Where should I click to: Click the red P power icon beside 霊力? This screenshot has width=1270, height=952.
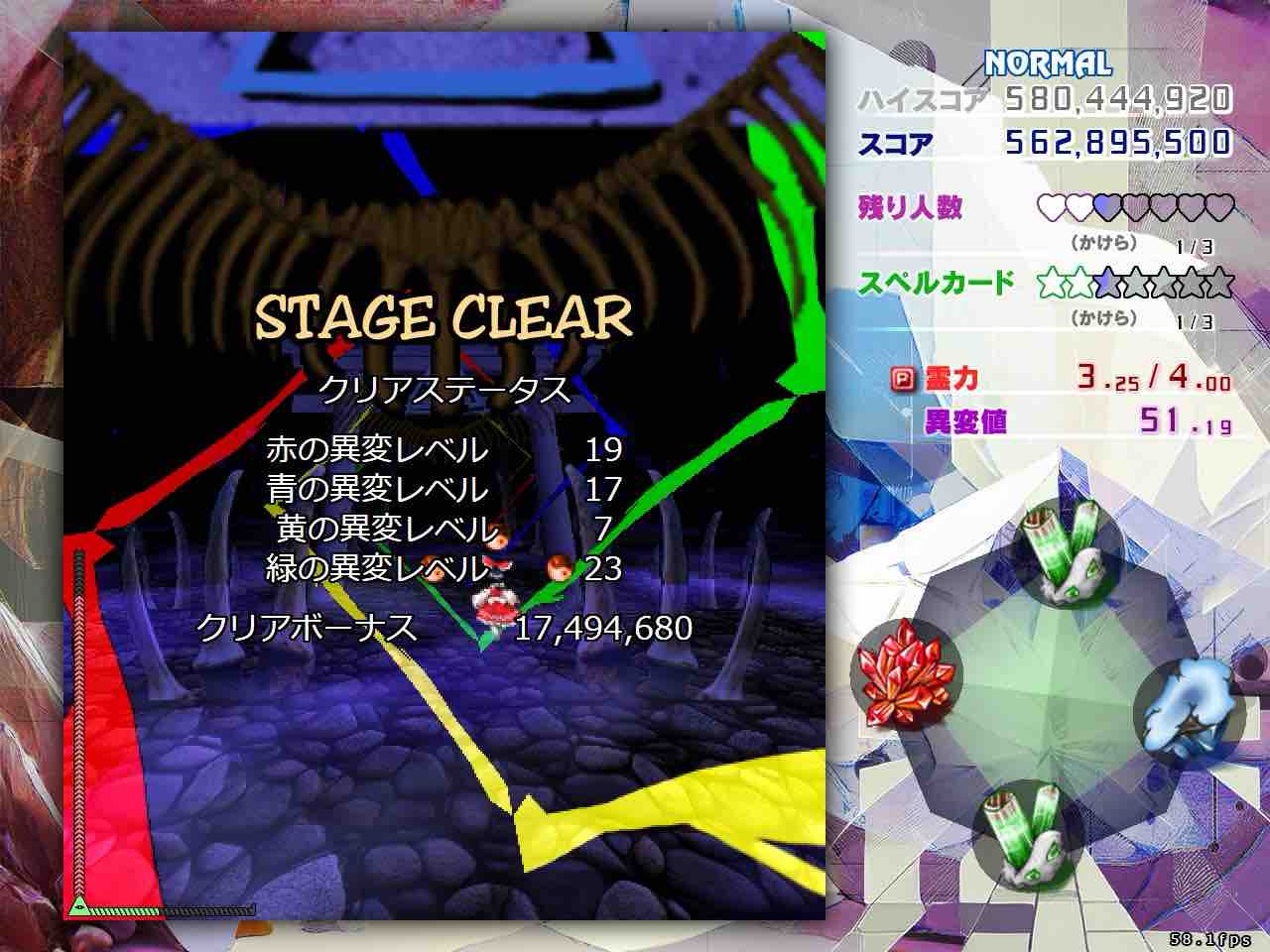[904, 378]
